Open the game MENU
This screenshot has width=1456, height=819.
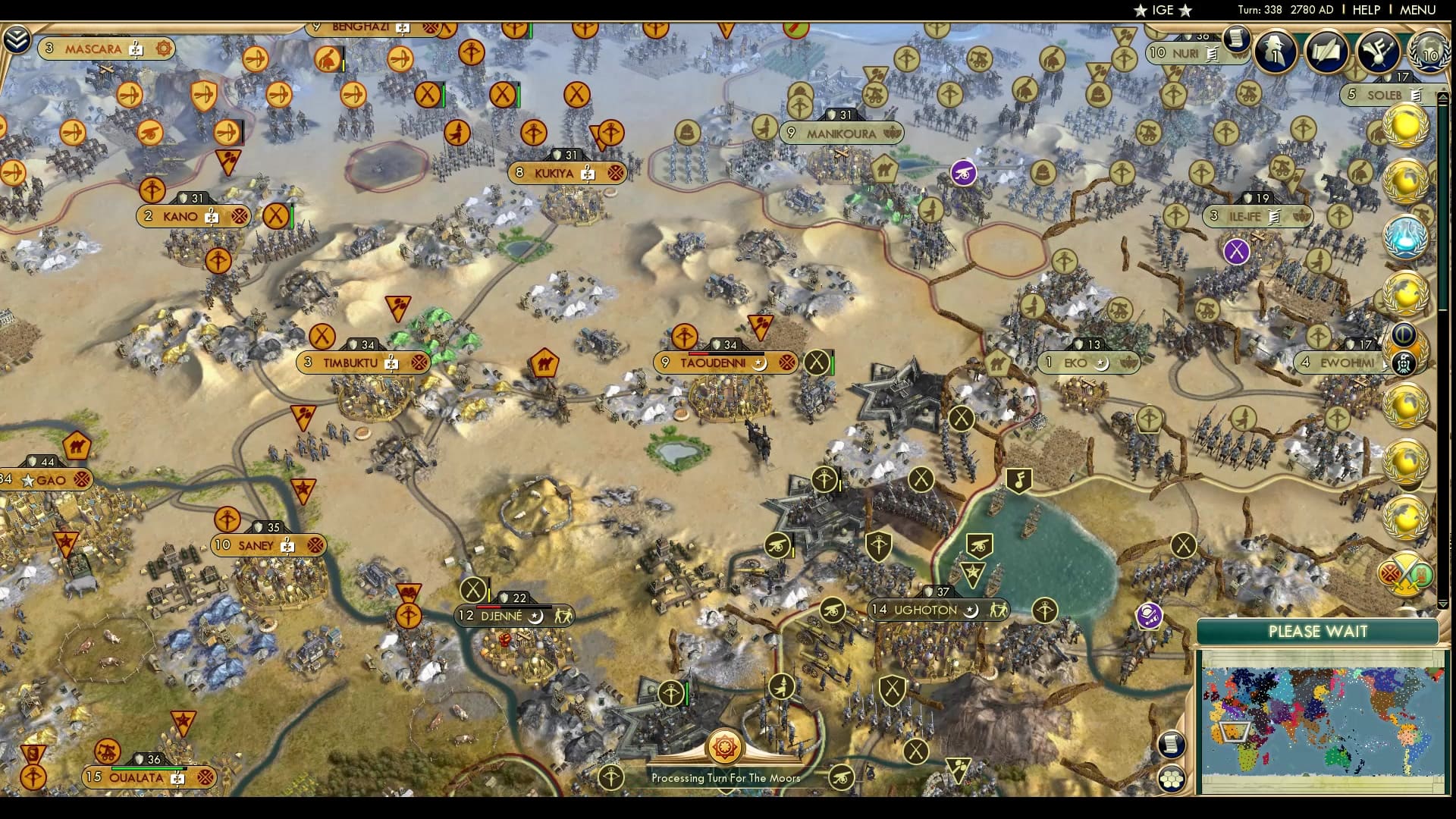click(1417, 10)
